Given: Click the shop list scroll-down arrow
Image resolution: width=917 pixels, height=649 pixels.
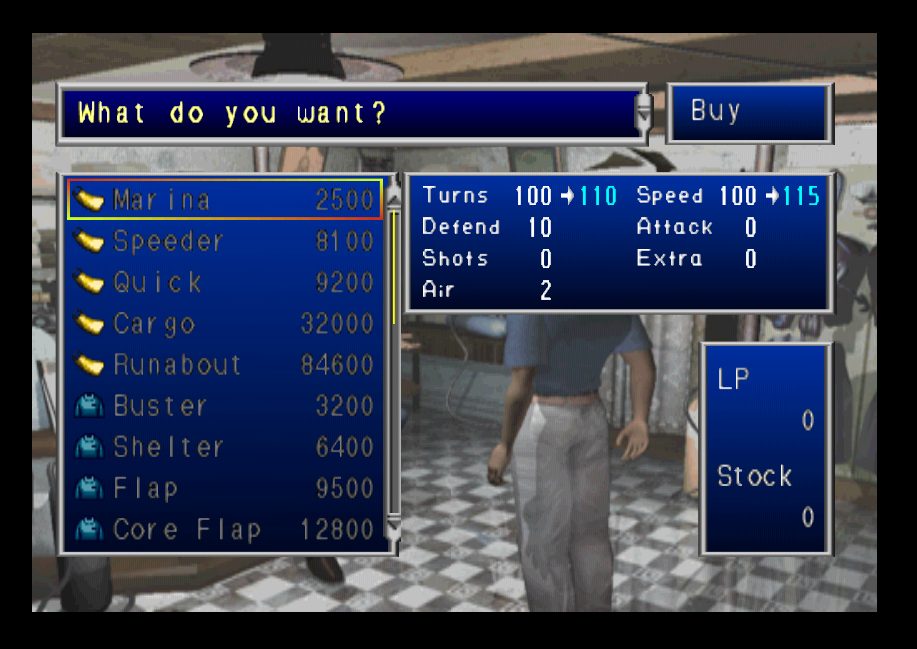Looking at the screenshot, I should pyautogui.click(x=393, y=529).
